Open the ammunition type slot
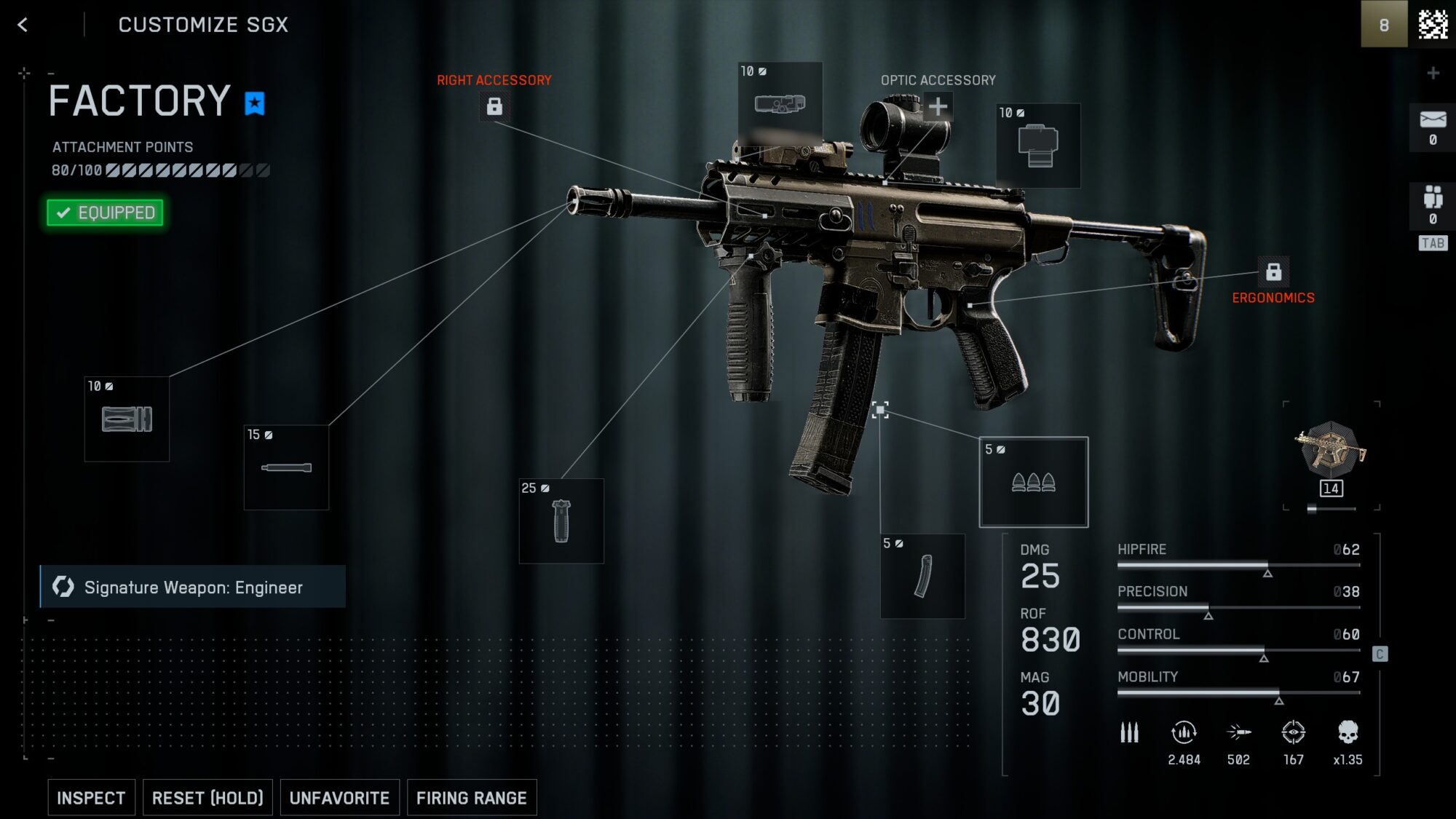 [x=1034, y=480]
